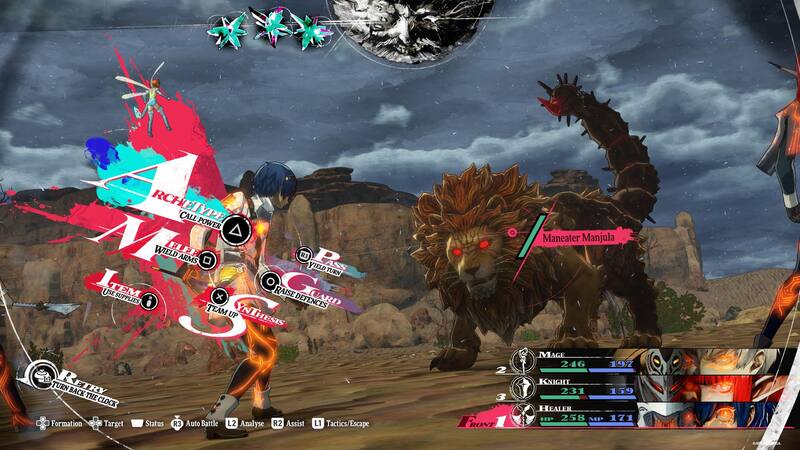Viewport: 800px width, 450px height.
Task: Select Assist in the bottom bar
Action: point(291,423)
